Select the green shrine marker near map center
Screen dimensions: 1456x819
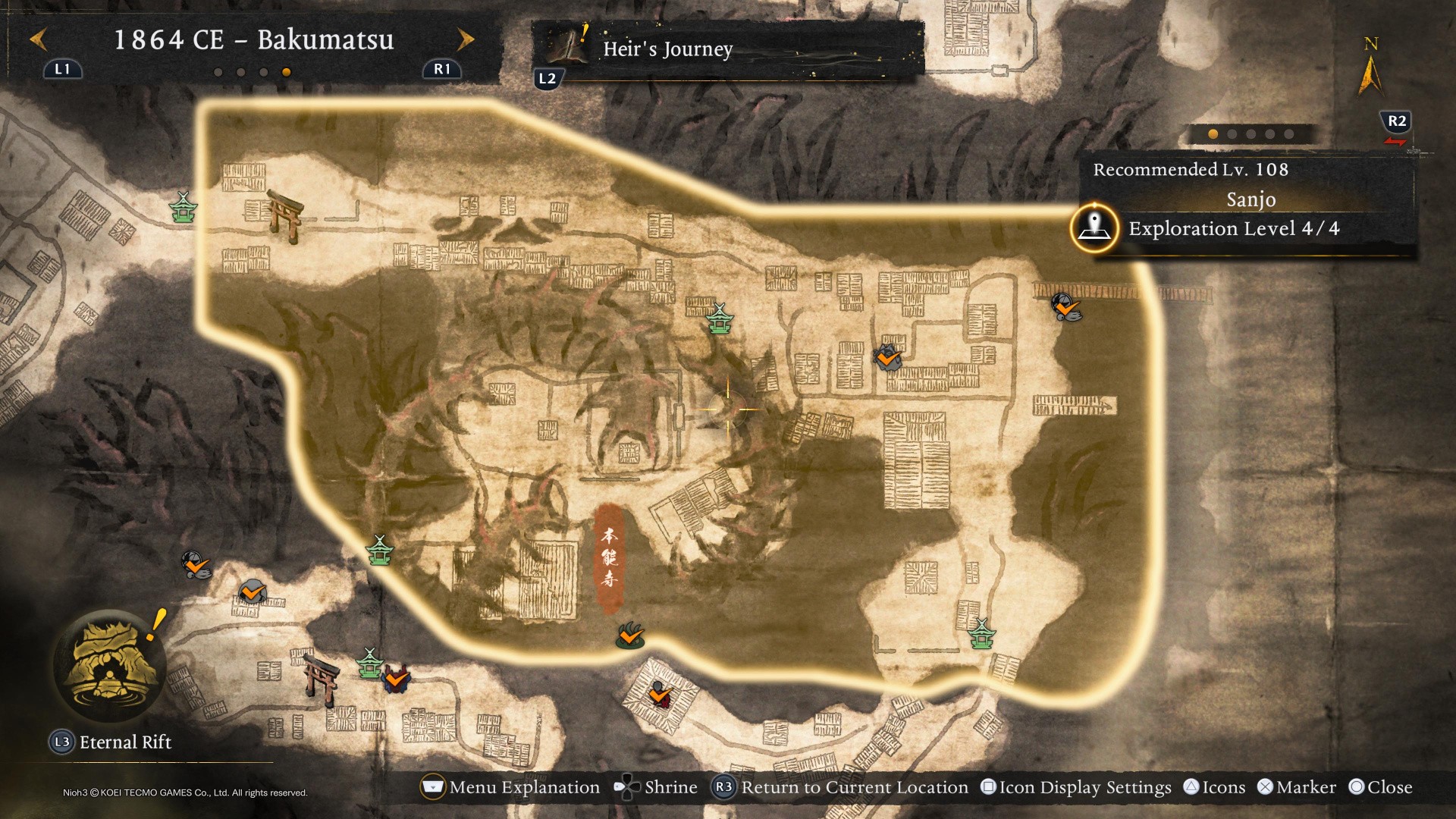click(719, 319)
